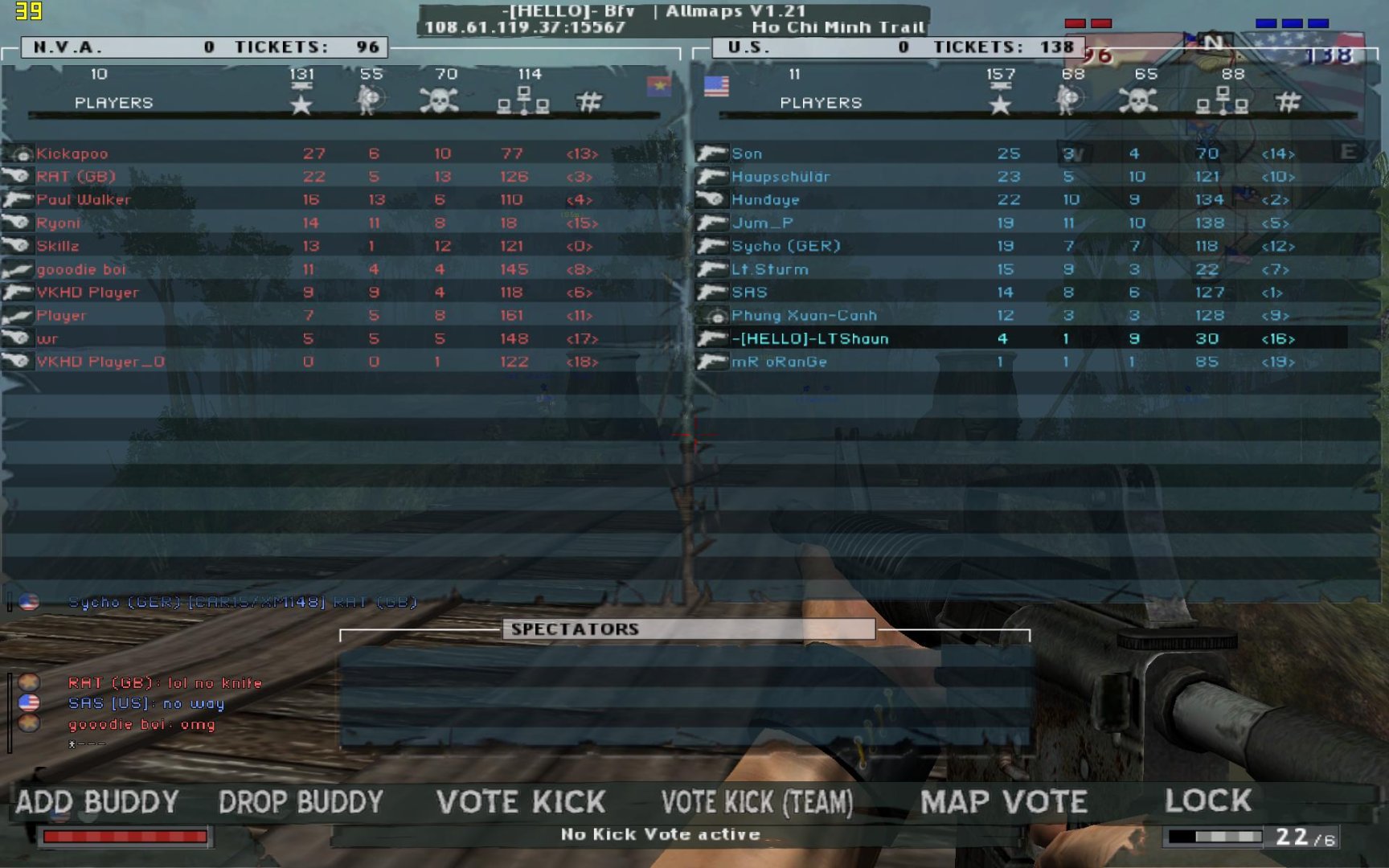Select U.S. player Son's row
Viewport: 1389px width, 868px height.
[x=747, y=154]
